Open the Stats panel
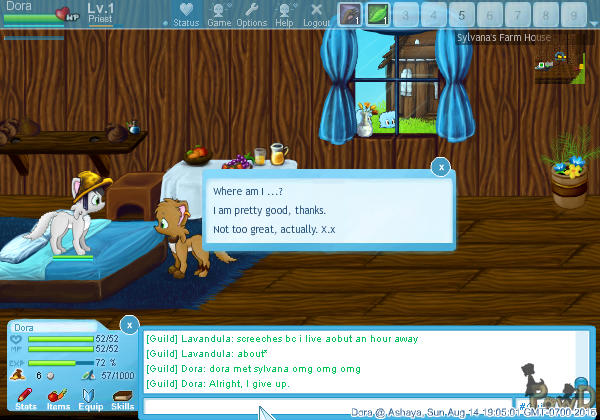The height and width of the screenshot is (420, 600). pos(26,400)
